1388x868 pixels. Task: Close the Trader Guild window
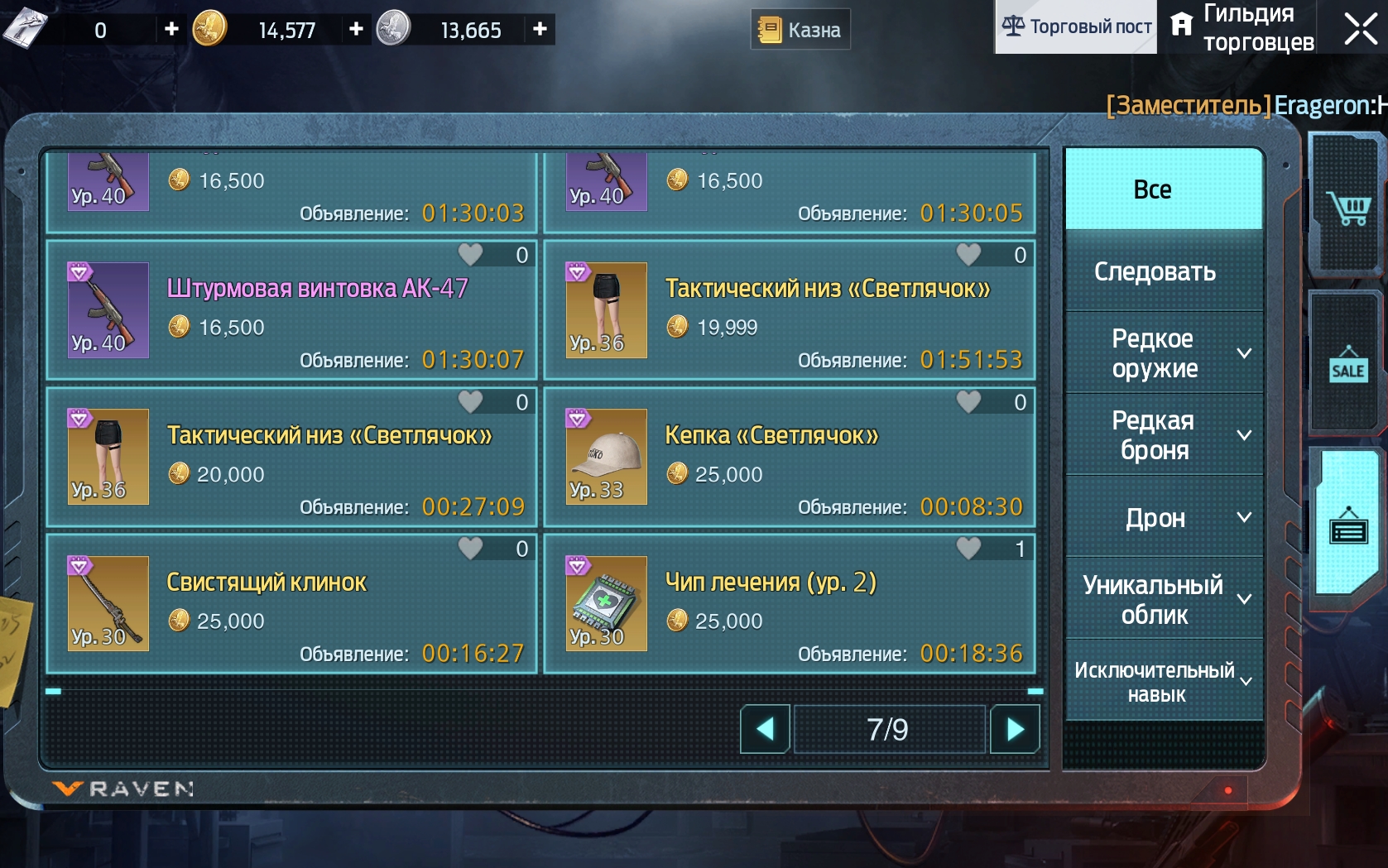coord(1360,28)
